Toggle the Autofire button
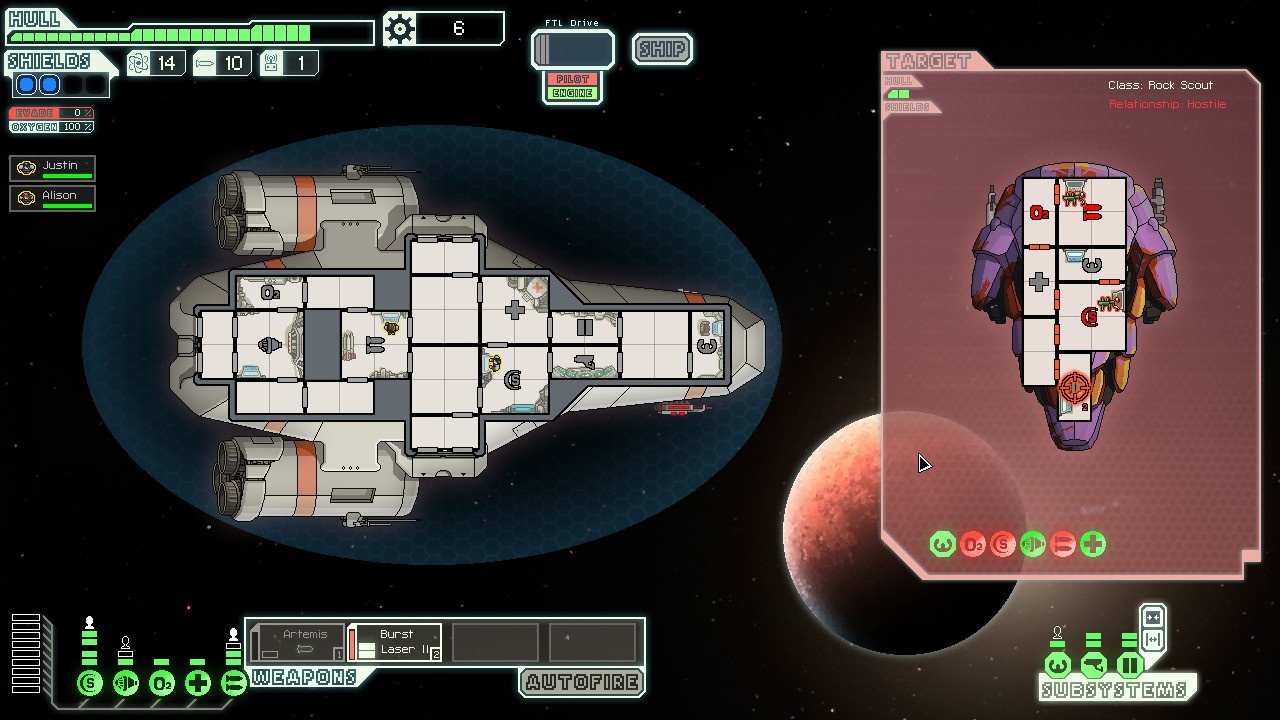The image size is (1280, 720). point(582,683)
